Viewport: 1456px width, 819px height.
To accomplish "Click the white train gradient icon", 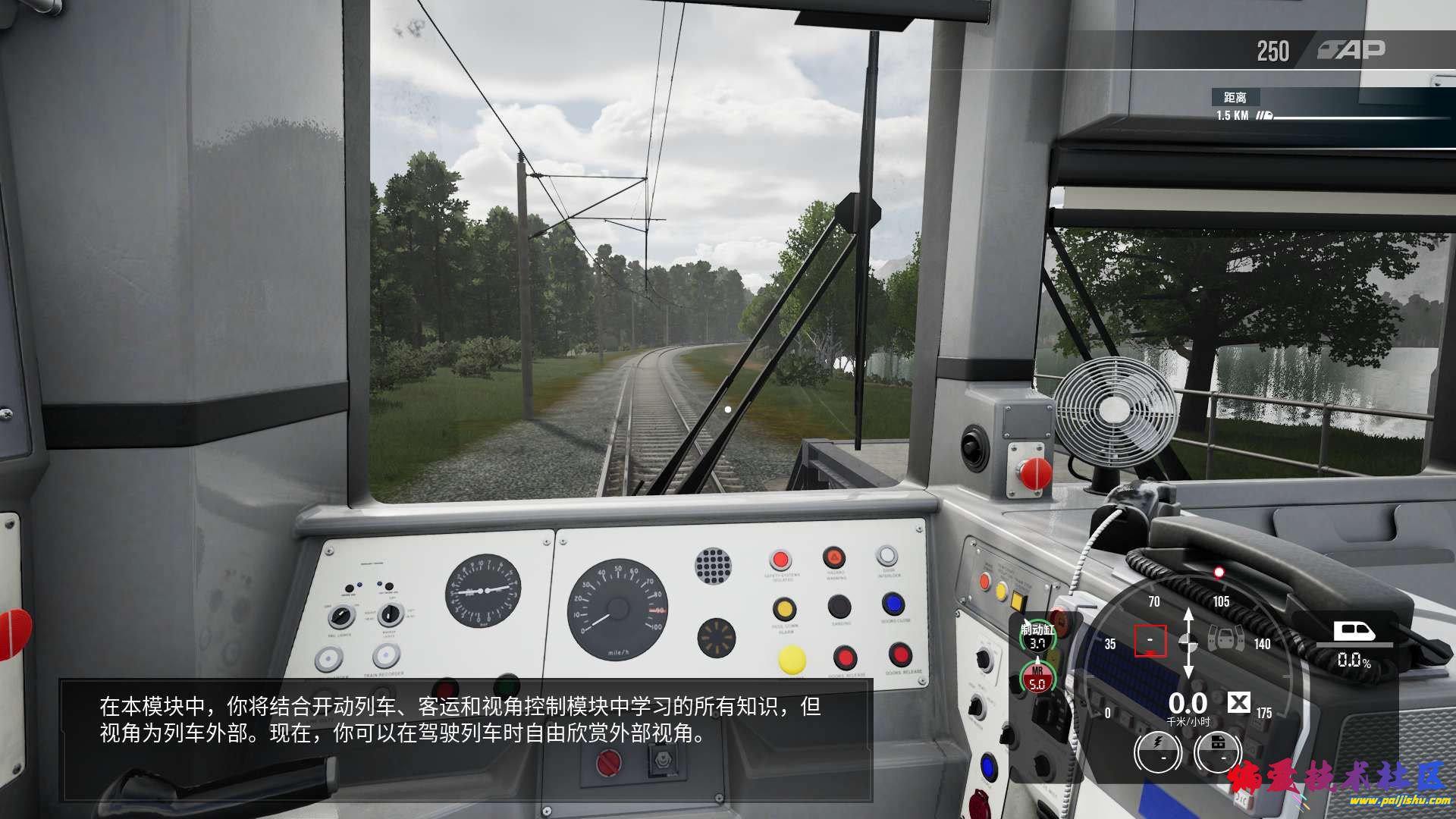I will [x=1354, y=631].
